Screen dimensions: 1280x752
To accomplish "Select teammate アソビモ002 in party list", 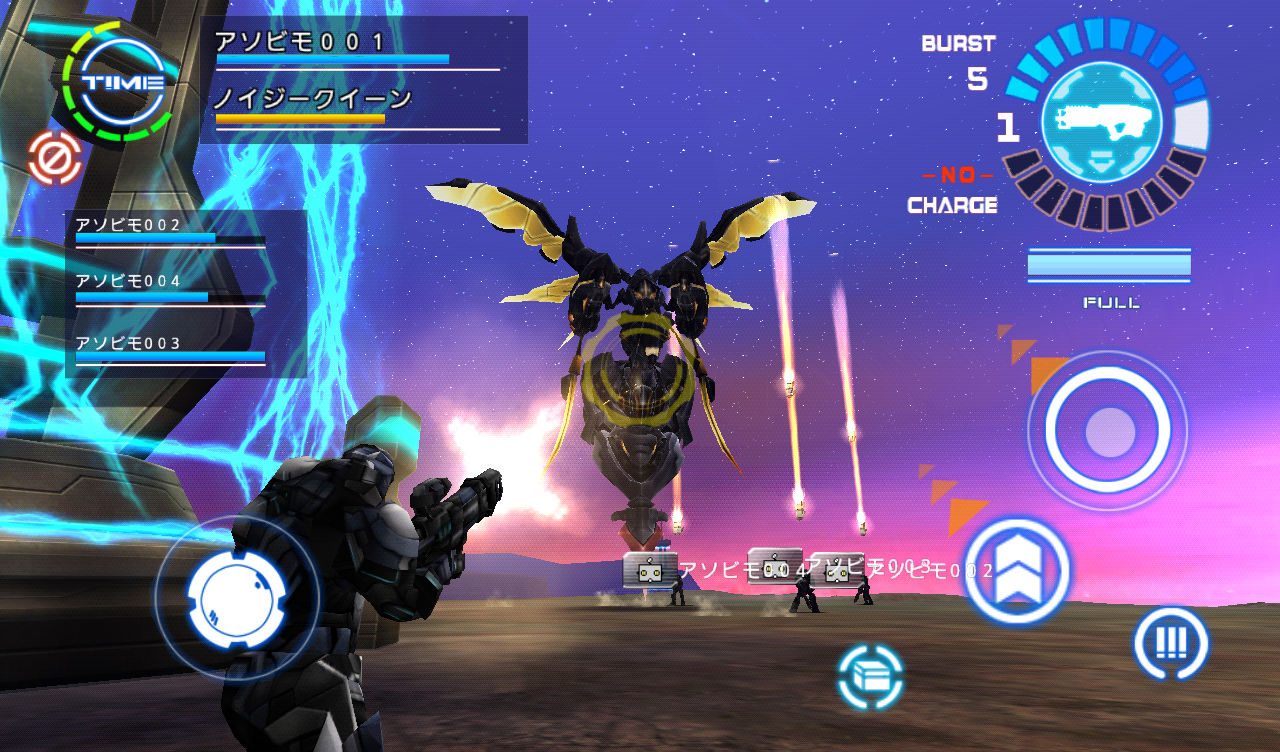I will pos(170,231).
